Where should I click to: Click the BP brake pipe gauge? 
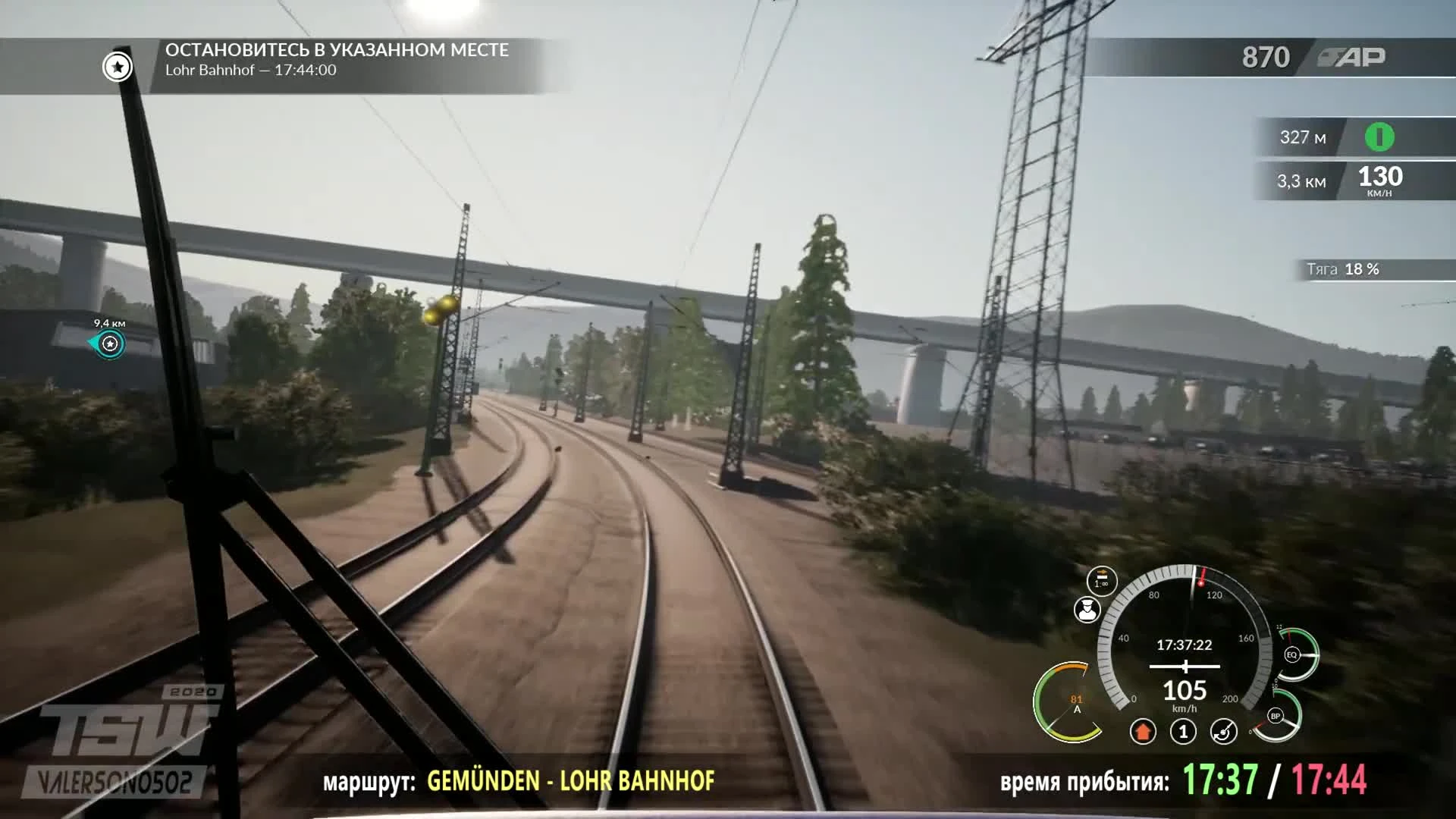point(1276,716)
